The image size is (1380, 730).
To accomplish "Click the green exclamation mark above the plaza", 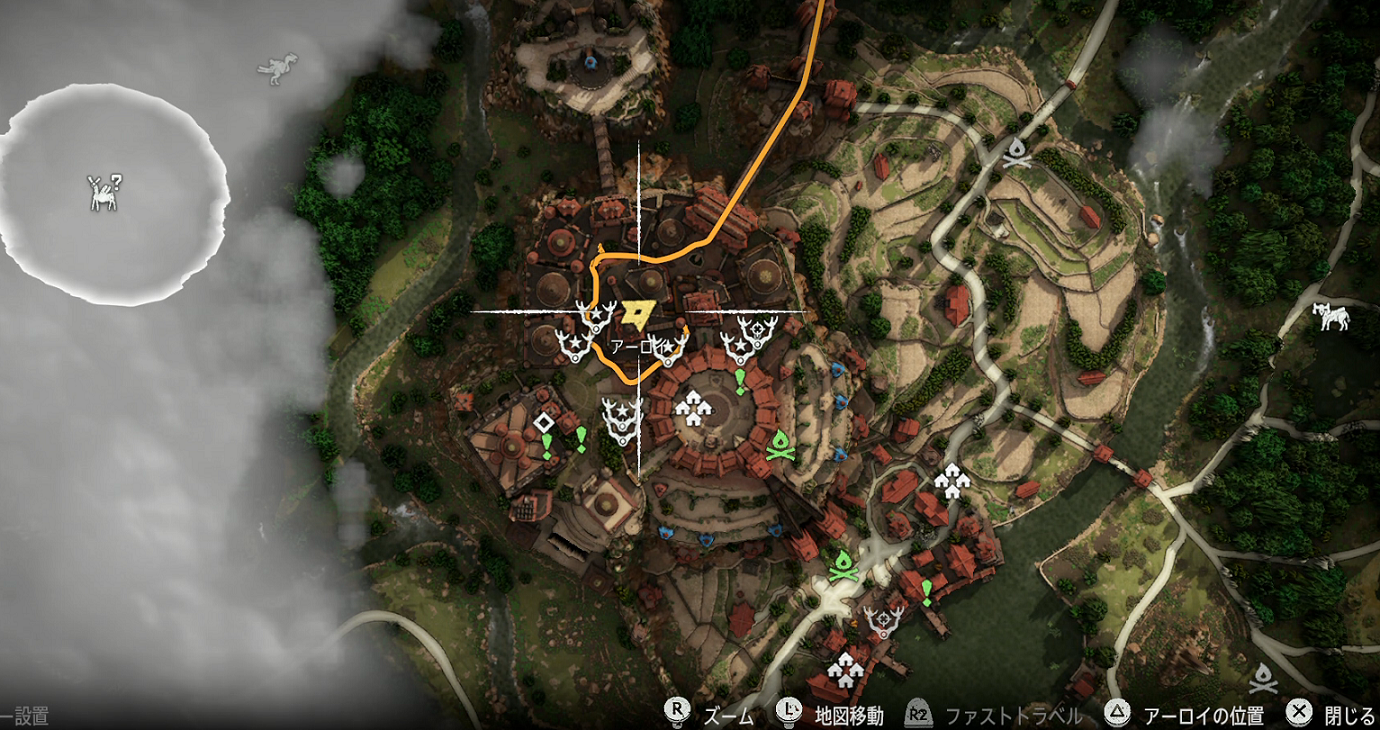I will 740,380.
